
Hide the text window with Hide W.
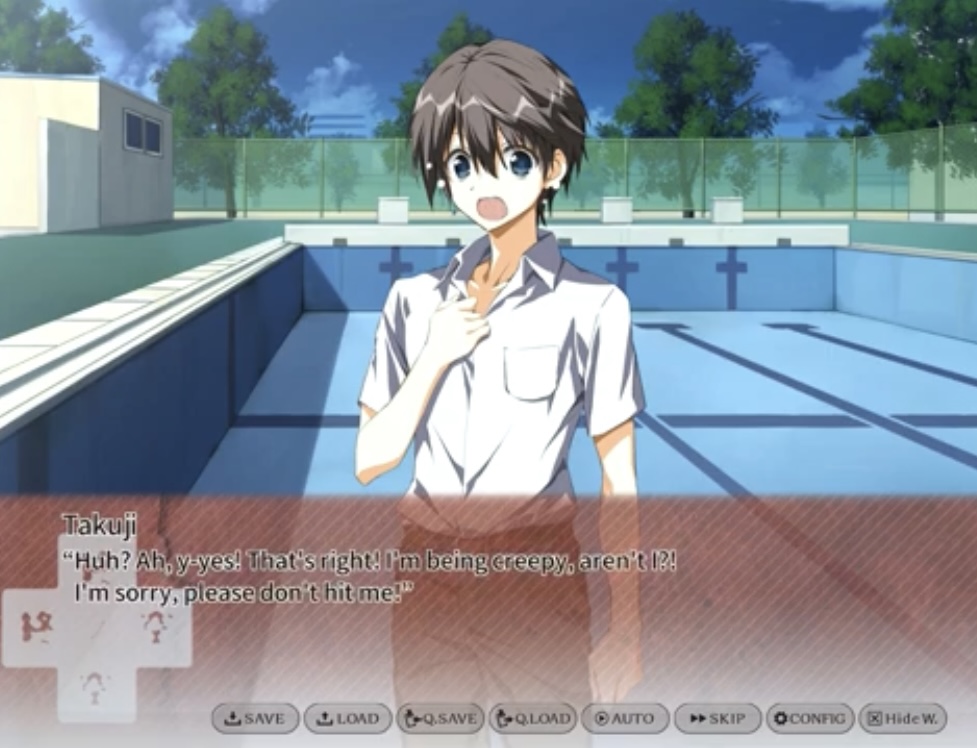(x=902, y=718)
